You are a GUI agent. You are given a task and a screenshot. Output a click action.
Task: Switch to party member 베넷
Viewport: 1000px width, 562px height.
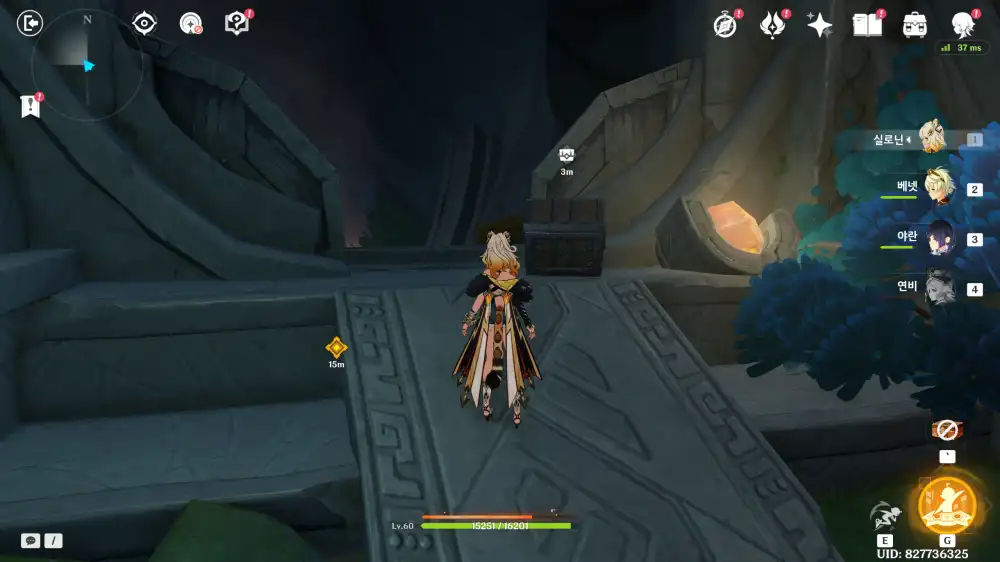pos(941,187)
